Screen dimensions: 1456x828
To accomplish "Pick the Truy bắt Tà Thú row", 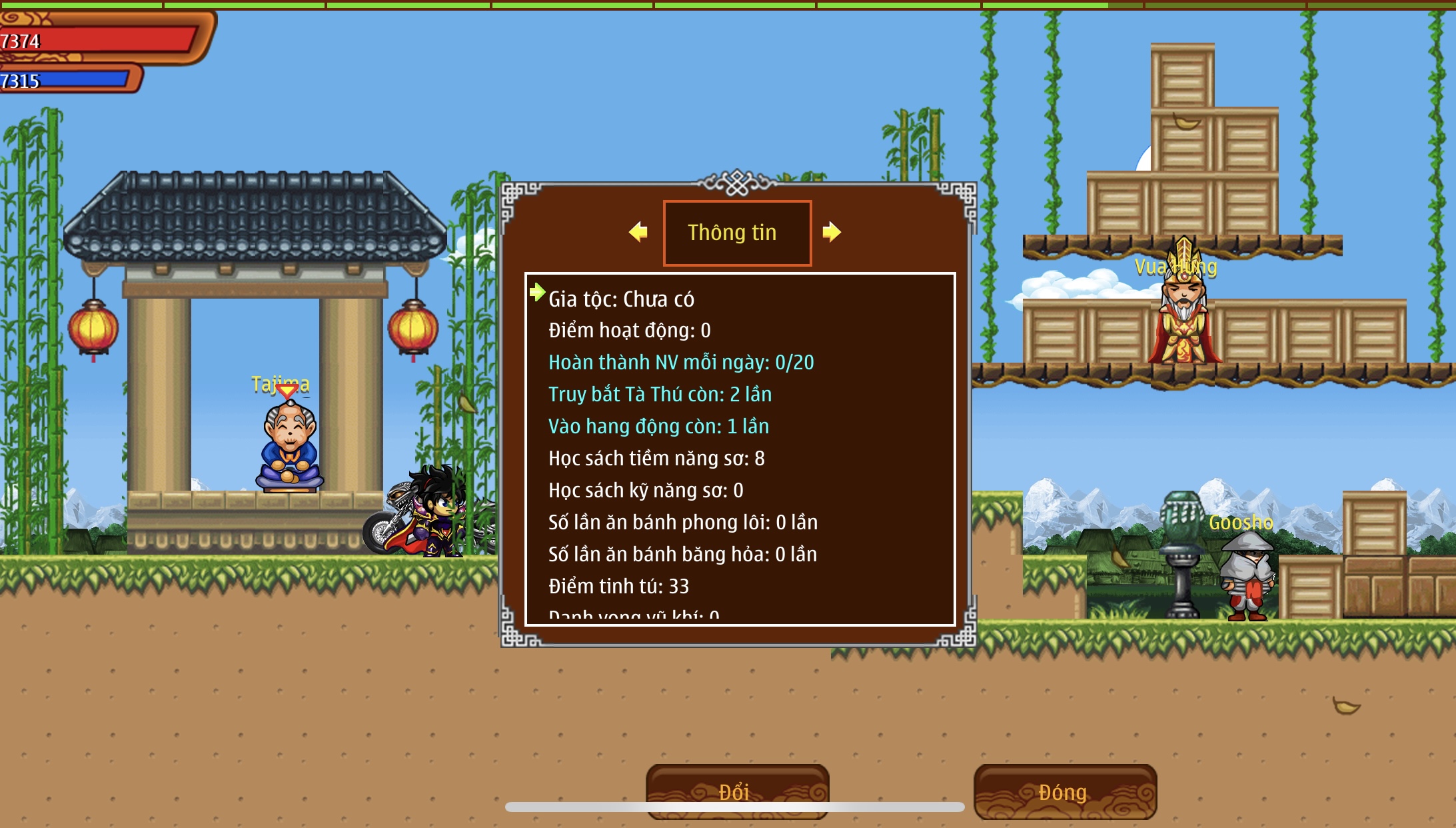I will click(660, 395).
